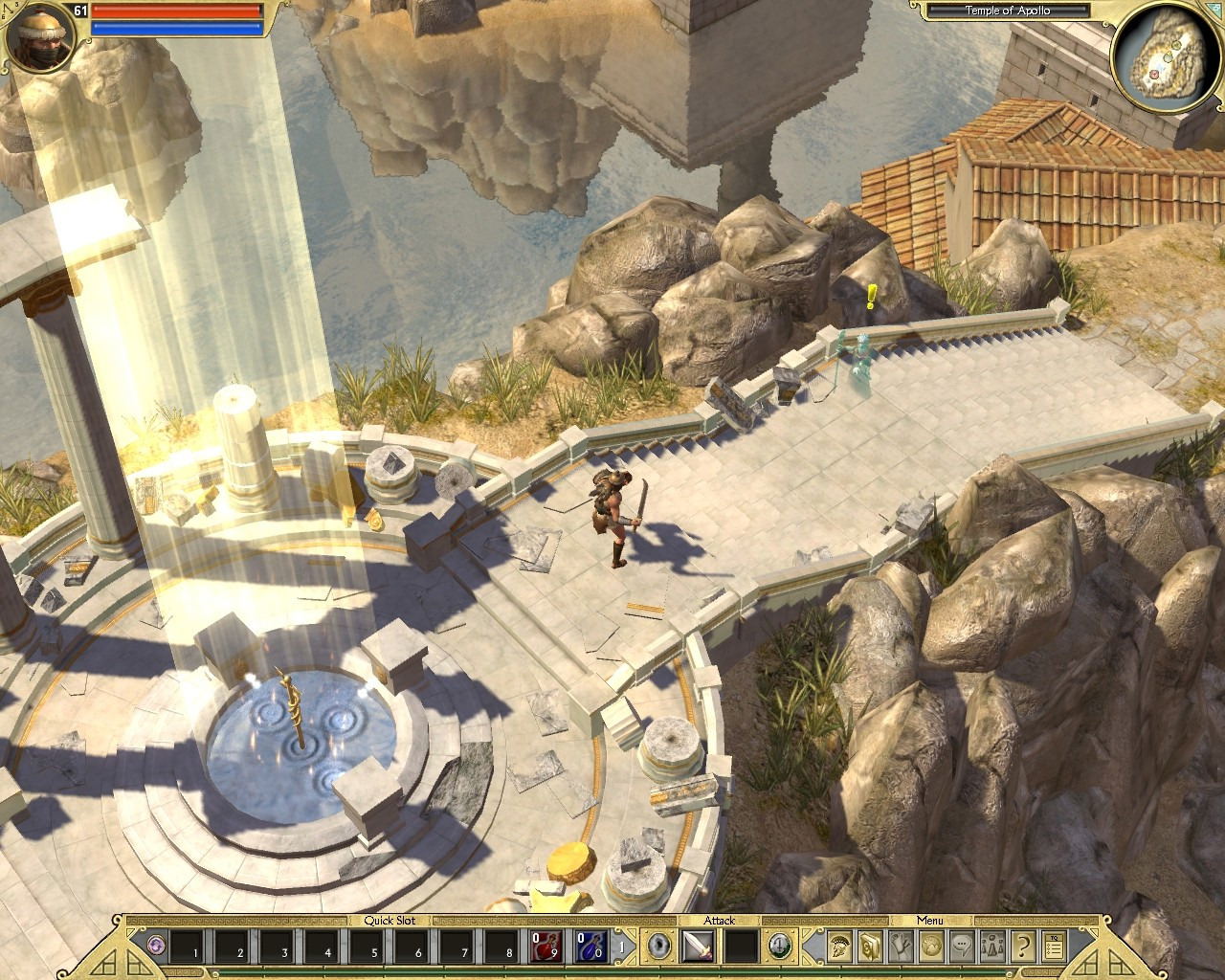Screen dimensions: 1225x980
Task: Open the skills window hand icon
Action: (901, 946)
